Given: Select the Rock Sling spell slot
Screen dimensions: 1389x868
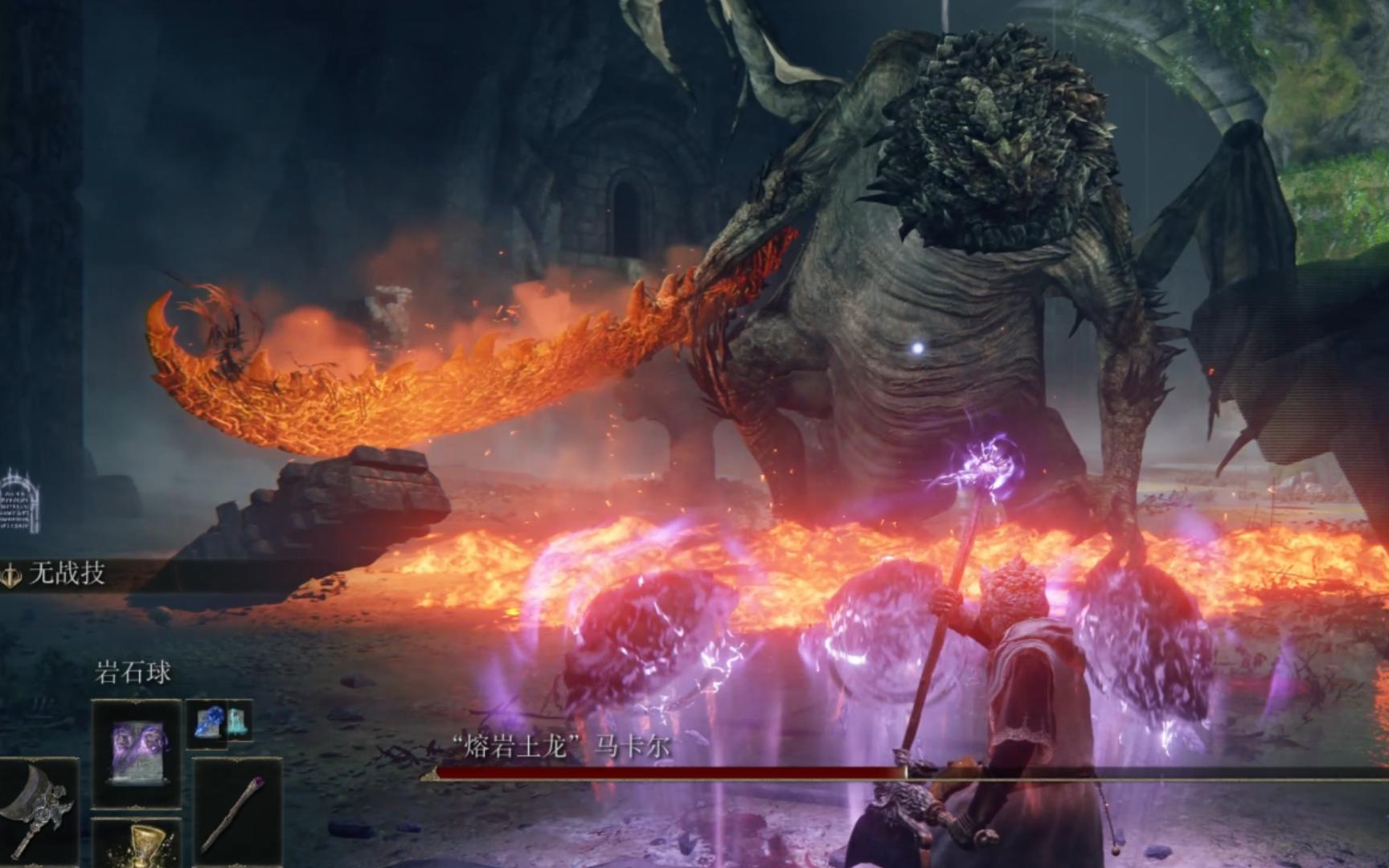Looking at the screenshot, I should (x=136, y=753).
